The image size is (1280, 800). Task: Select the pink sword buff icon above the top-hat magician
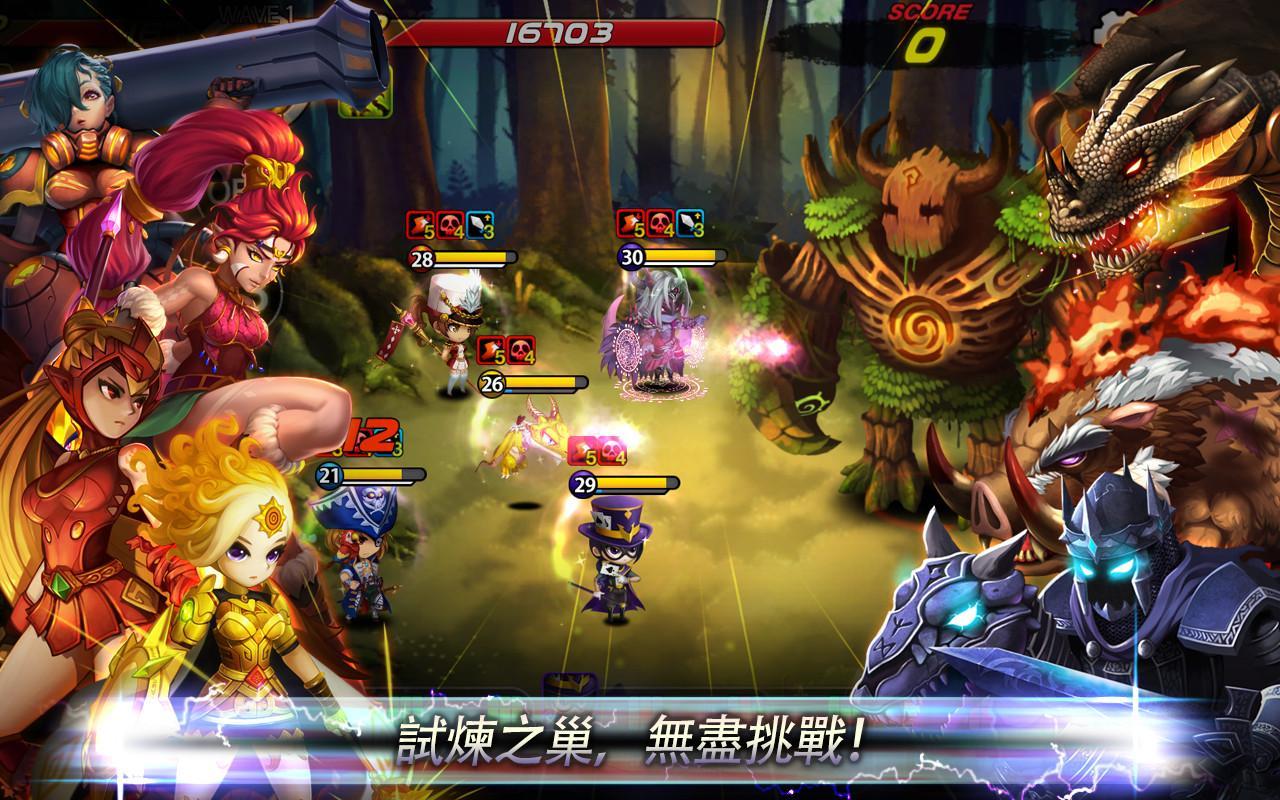(x=584, y=452)
